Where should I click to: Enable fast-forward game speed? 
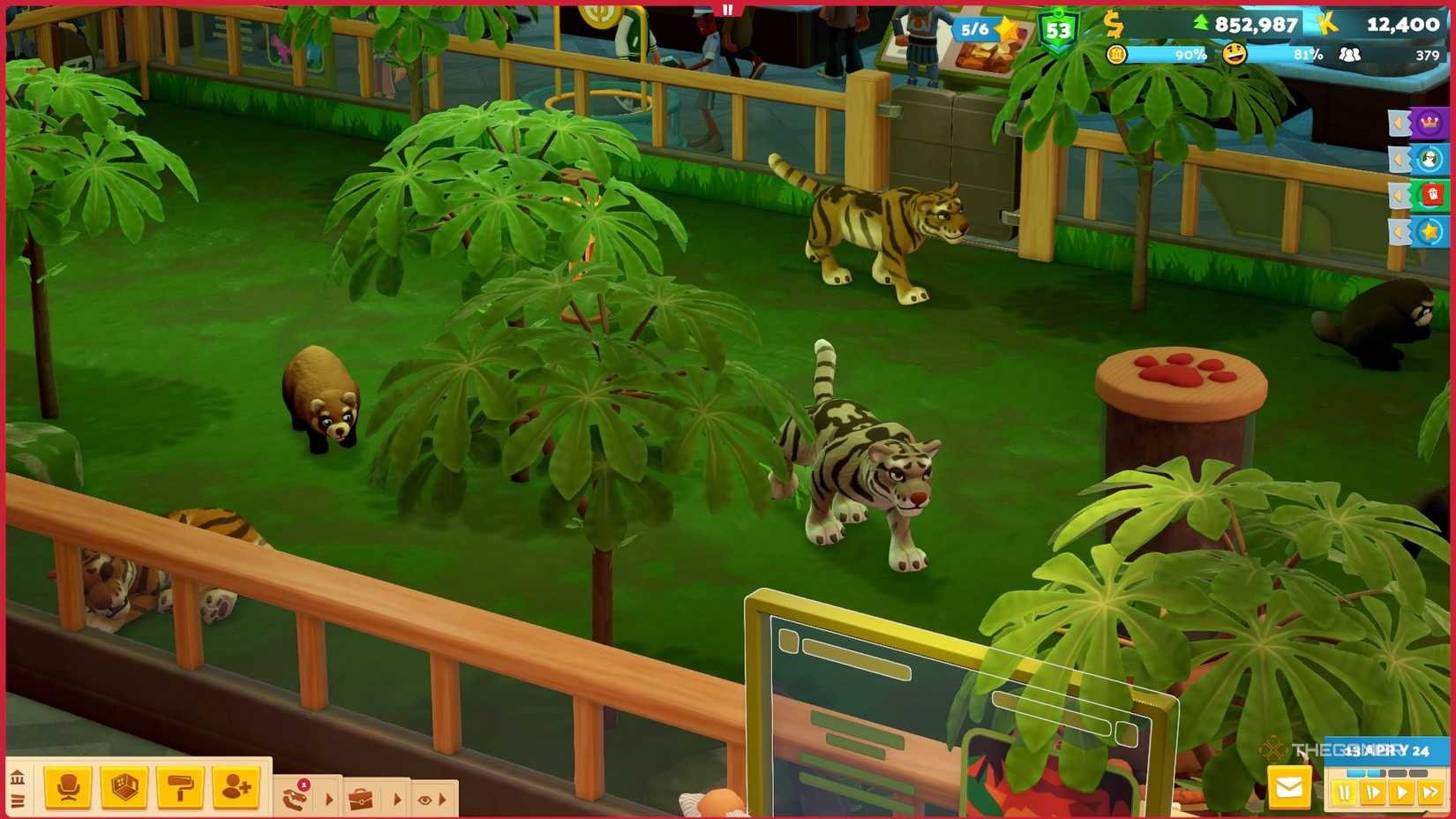tap(1430, 792)
